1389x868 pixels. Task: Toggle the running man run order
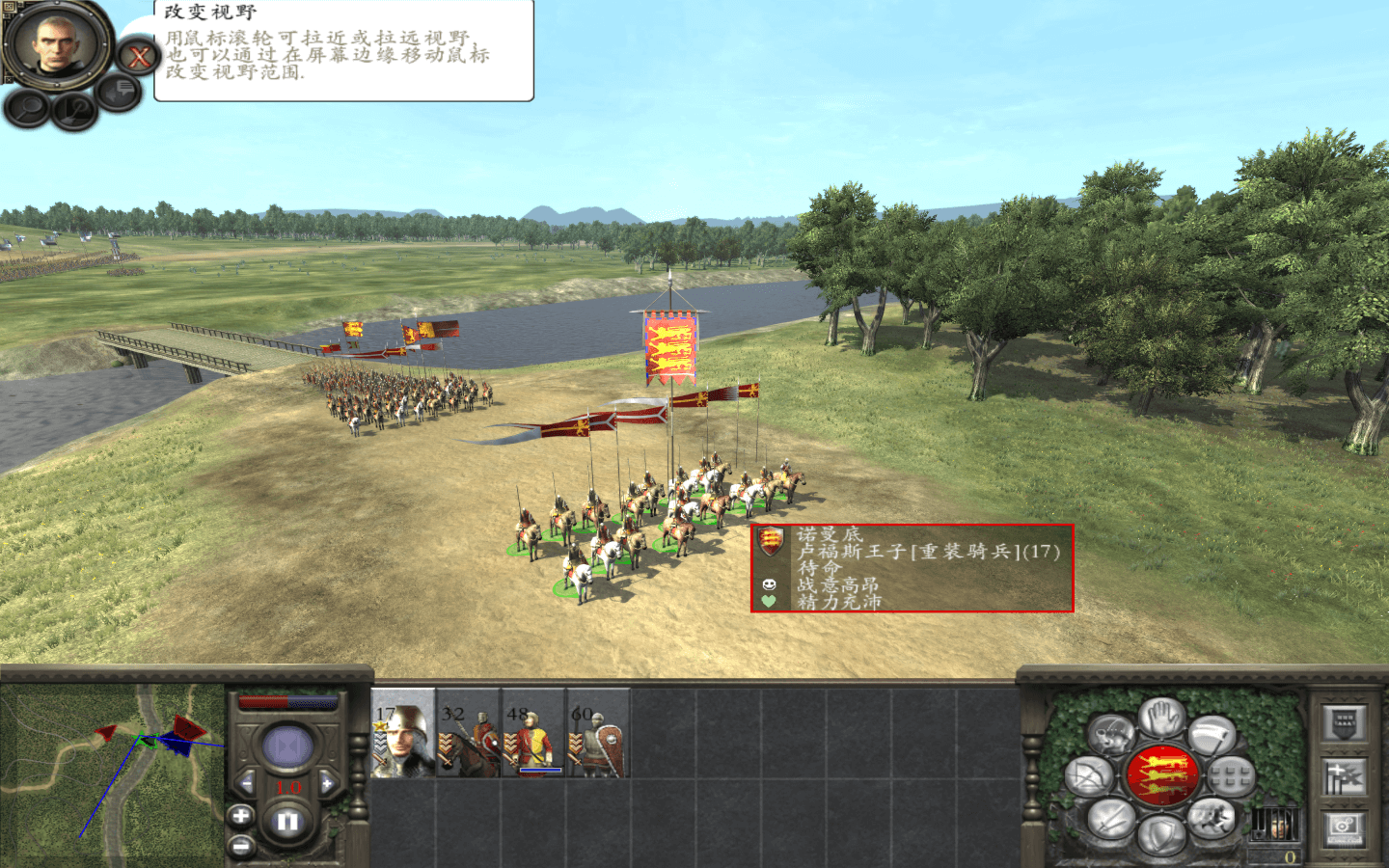1211,819
